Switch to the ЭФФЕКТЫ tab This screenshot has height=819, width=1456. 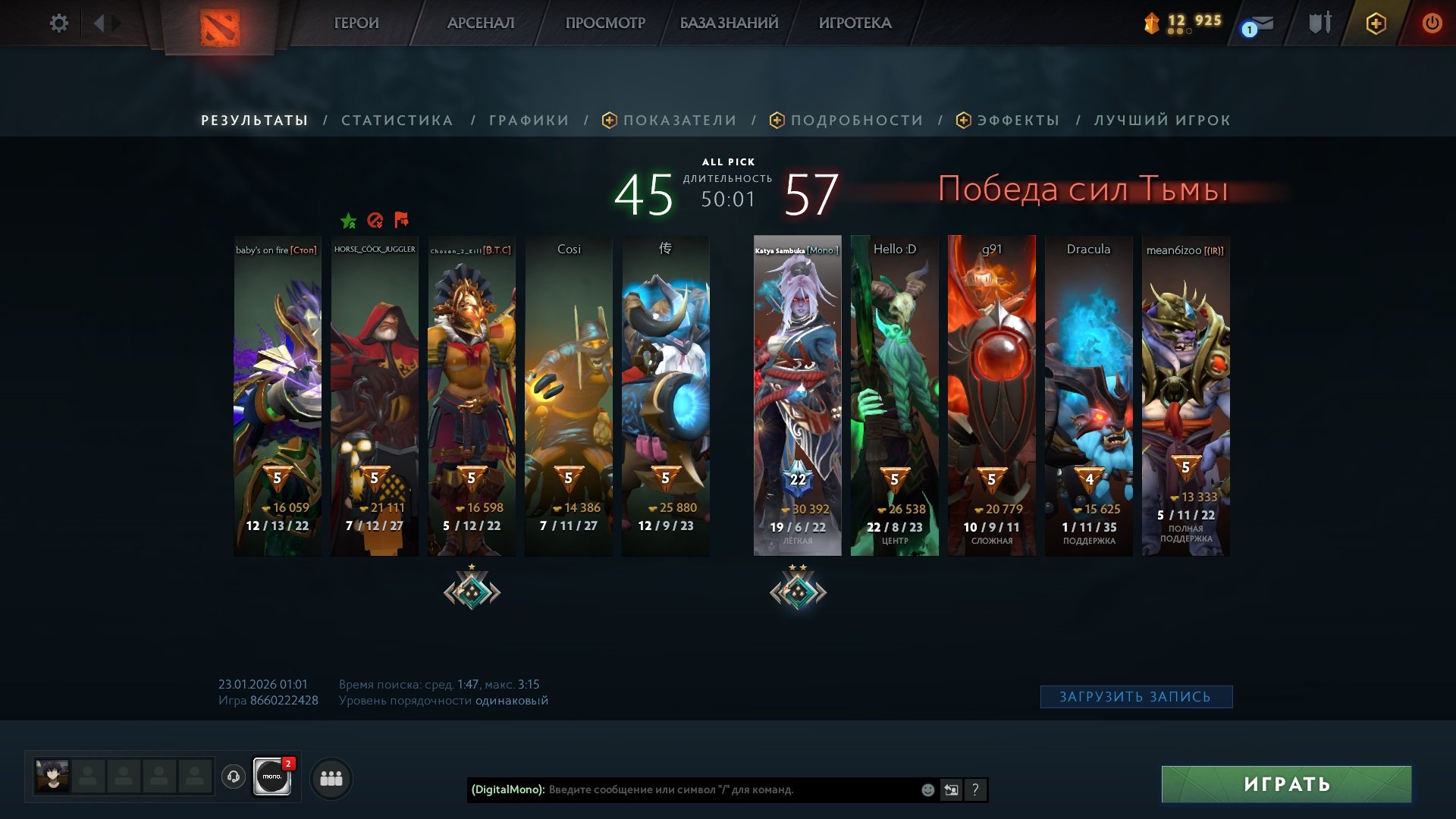pyautogui.click(x=1018, y=120)
